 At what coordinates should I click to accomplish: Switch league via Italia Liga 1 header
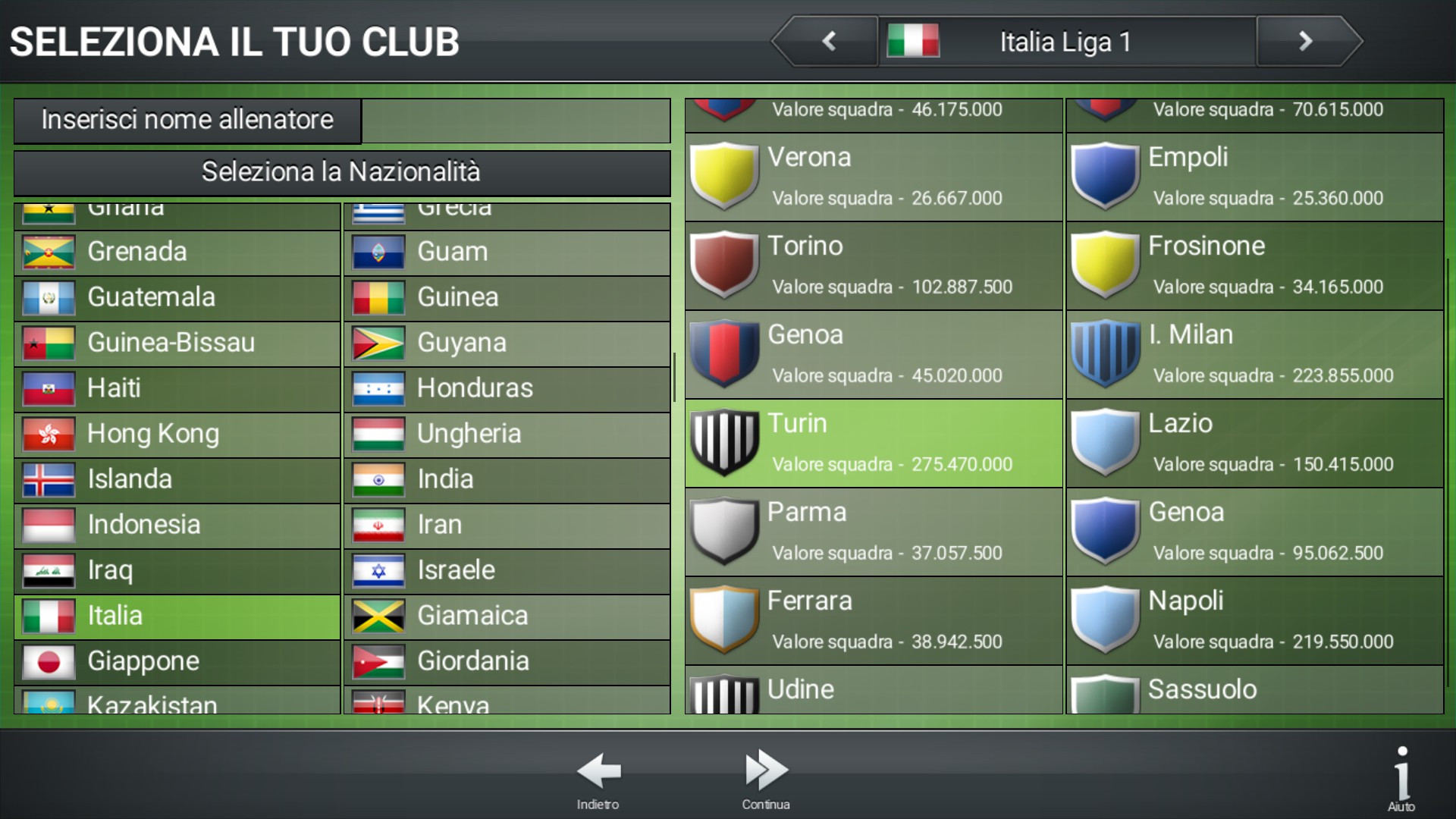click(1065, 41)
